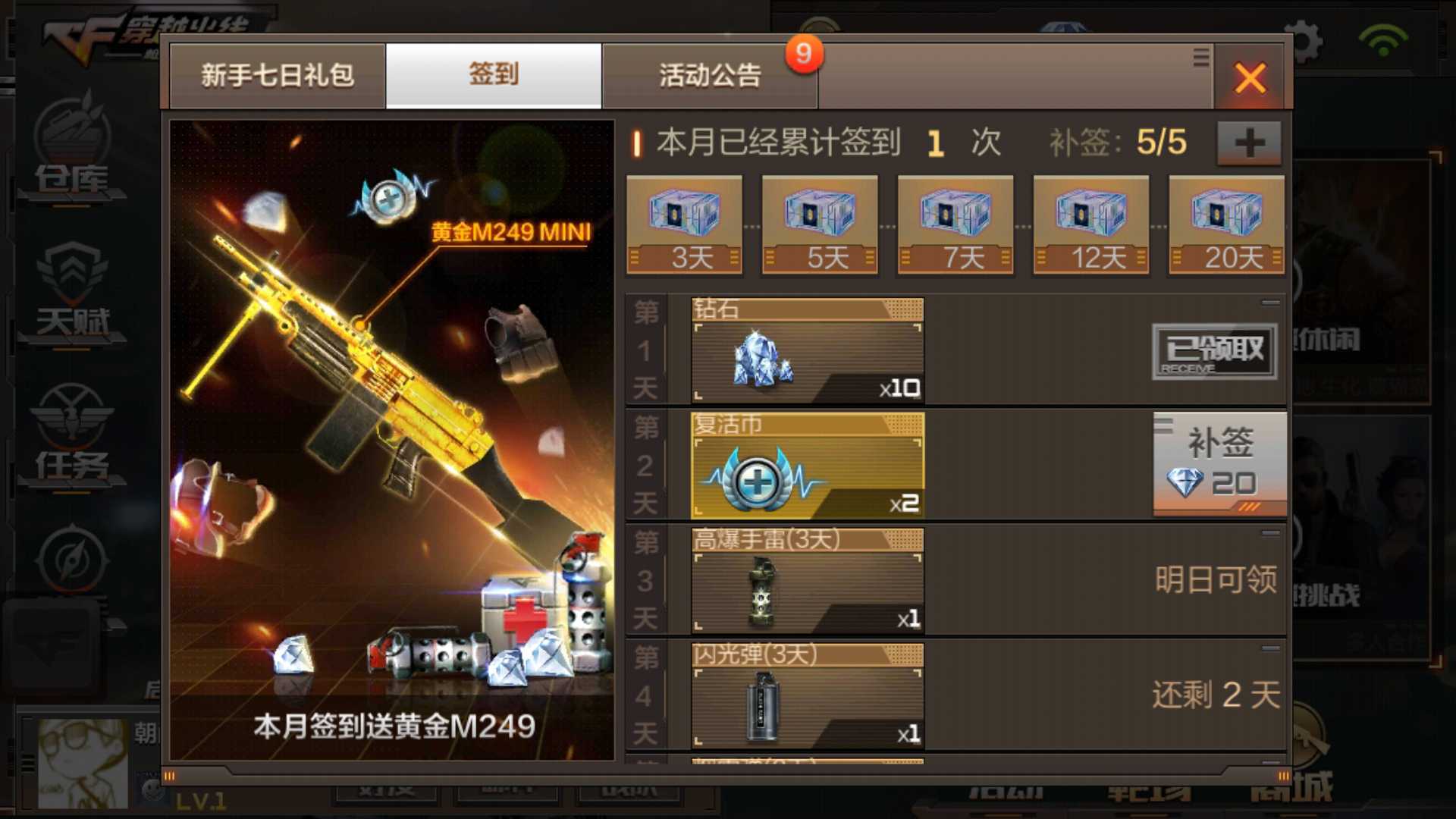1456x819 pixels.
Task: Click the 已领取 received stamp for day 1
Action: [1214, 351]
